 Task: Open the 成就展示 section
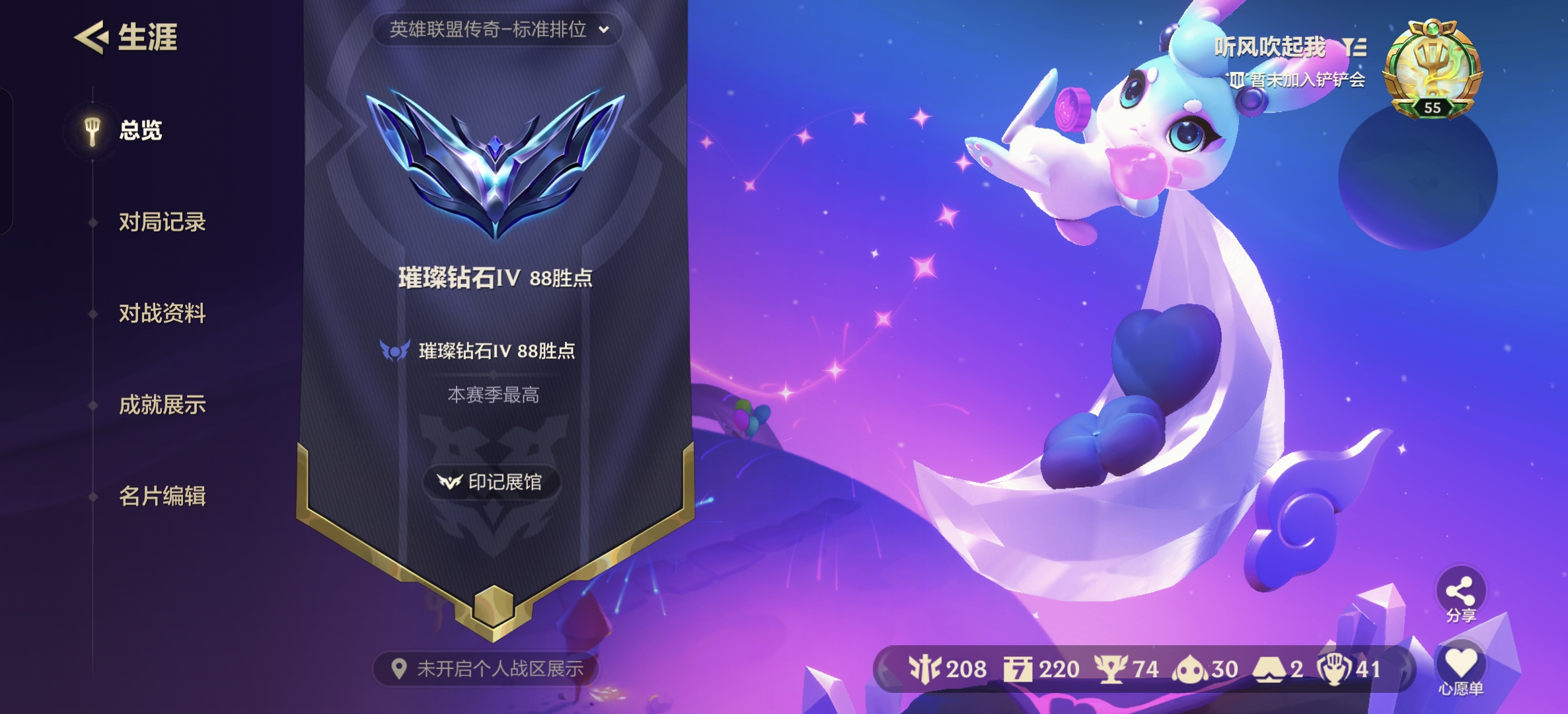click(163, 405)
